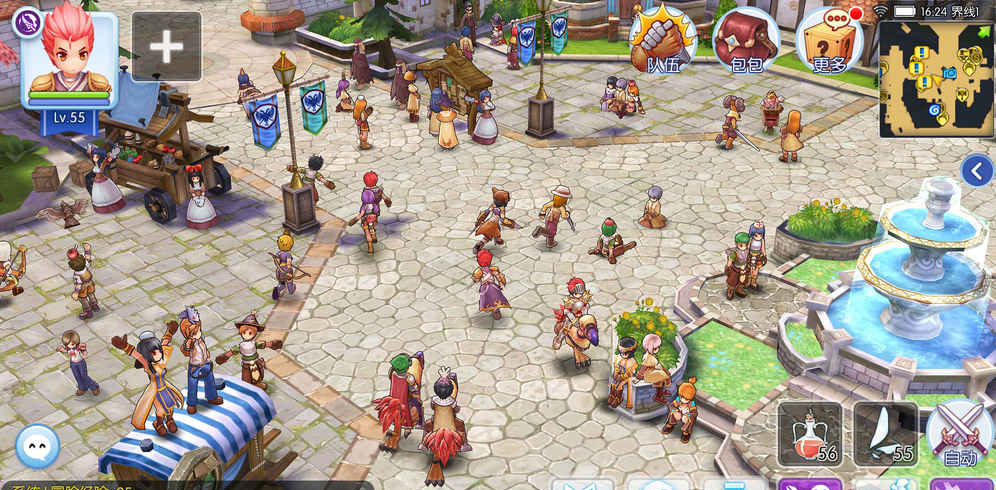Toggle 自动 auto-battle with crossed swords
Viewport: 996px width, 490px height.
point(959,435)
